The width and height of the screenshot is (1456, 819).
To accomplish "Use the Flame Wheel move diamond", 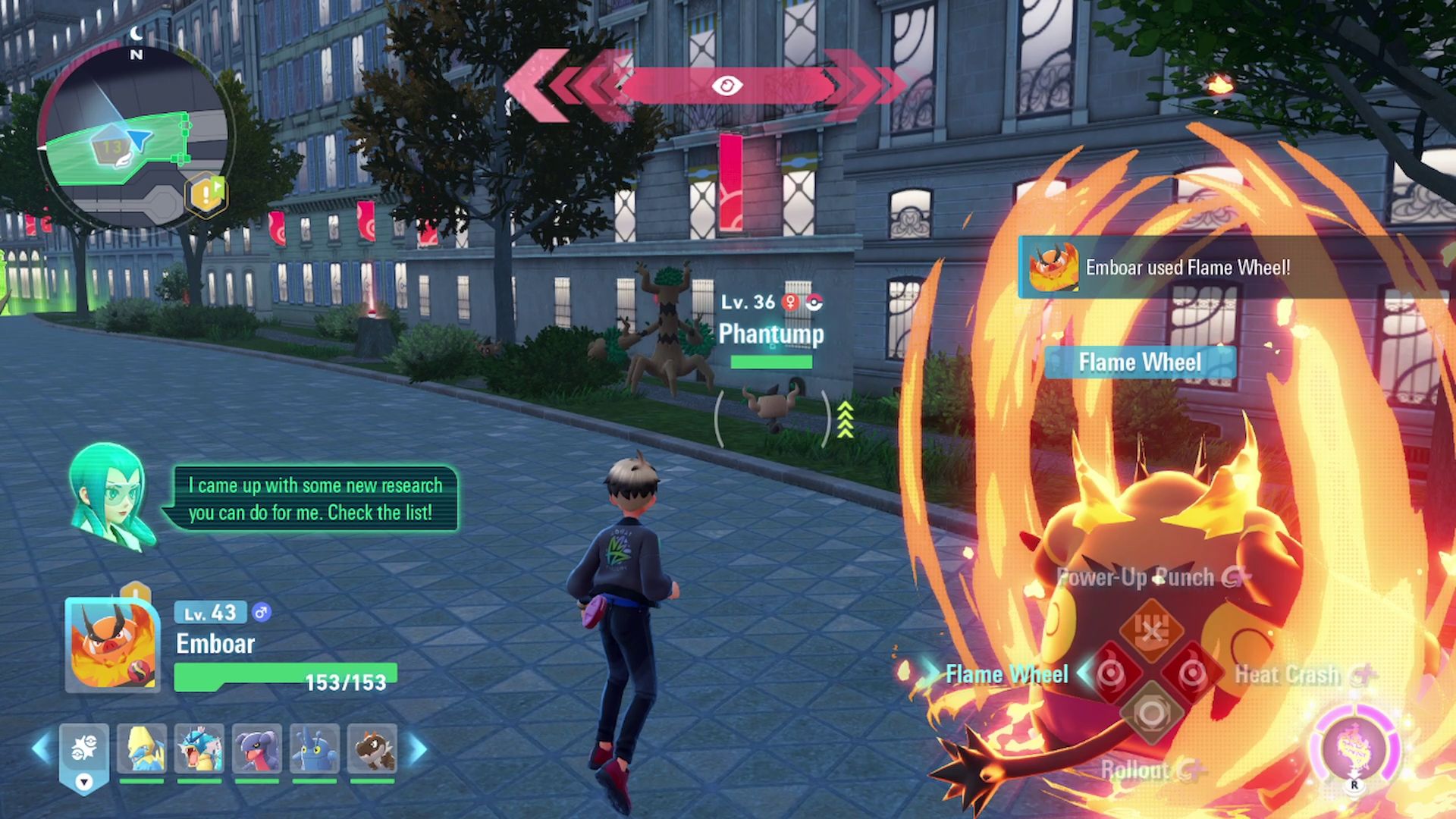I will (1111, 673).
